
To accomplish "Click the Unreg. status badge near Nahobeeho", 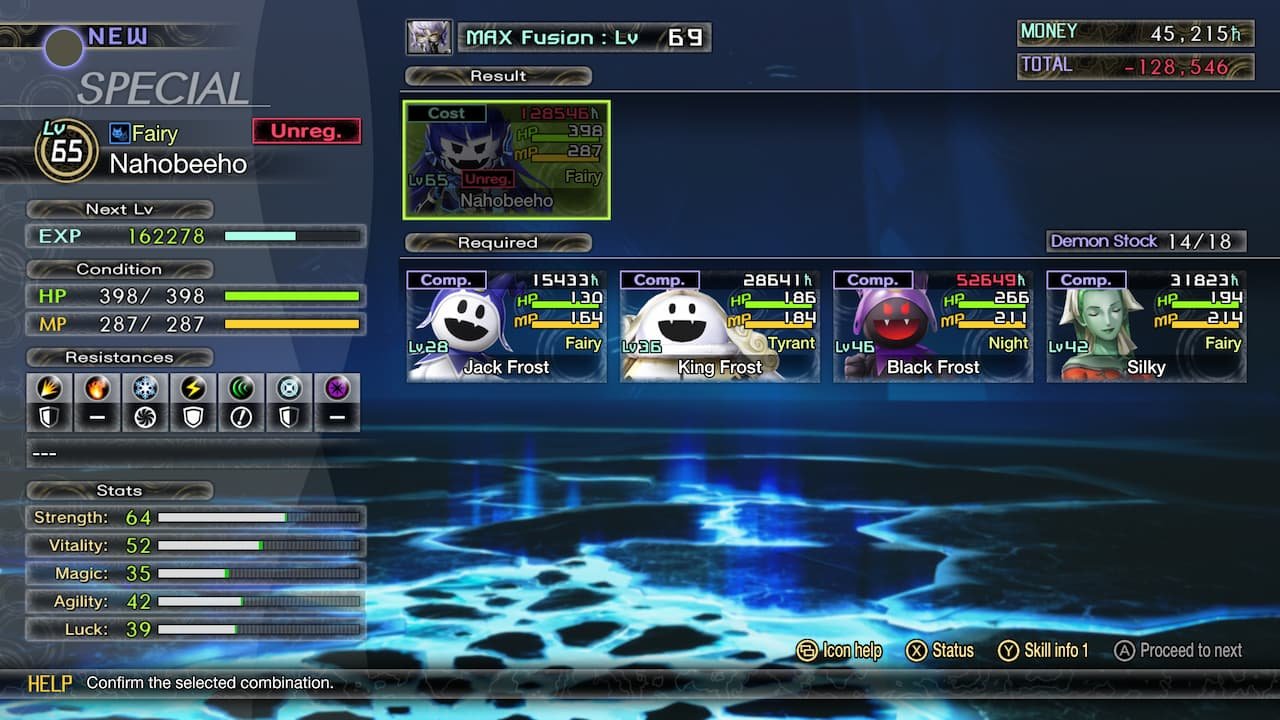I will [306, 130].
